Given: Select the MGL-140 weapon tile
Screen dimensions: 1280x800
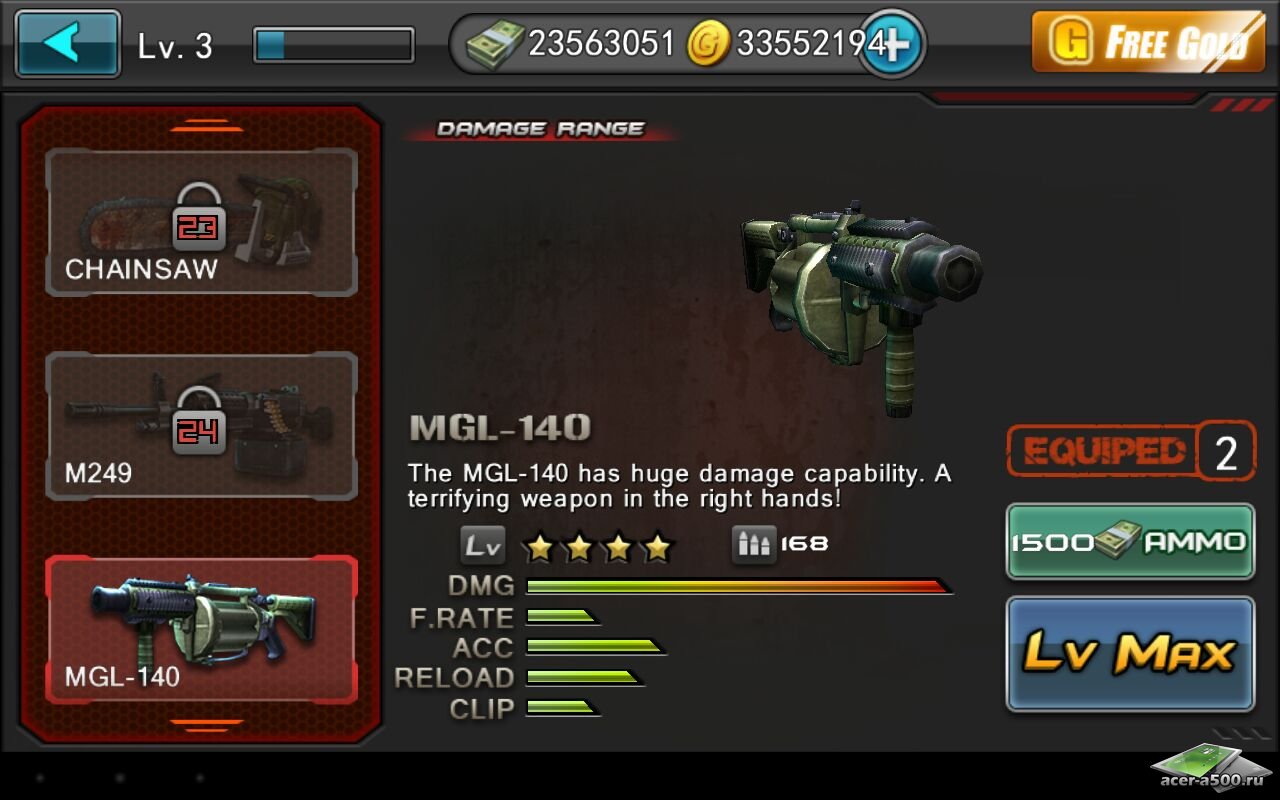Looking at the screenshot, I should coord(201,630).
